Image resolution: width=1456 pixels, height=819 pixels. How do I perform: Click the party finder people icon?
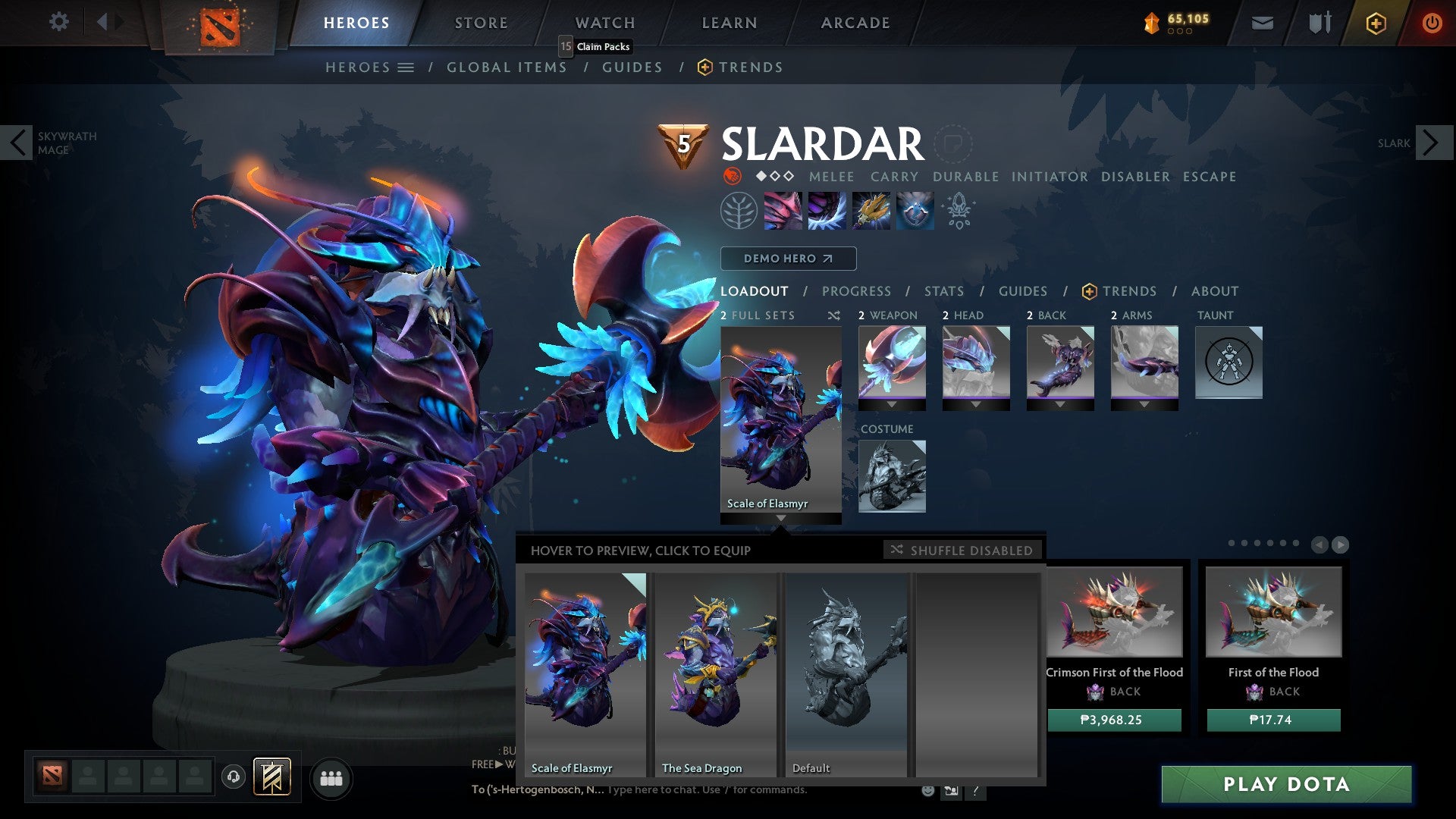click(x=331, y=778)
